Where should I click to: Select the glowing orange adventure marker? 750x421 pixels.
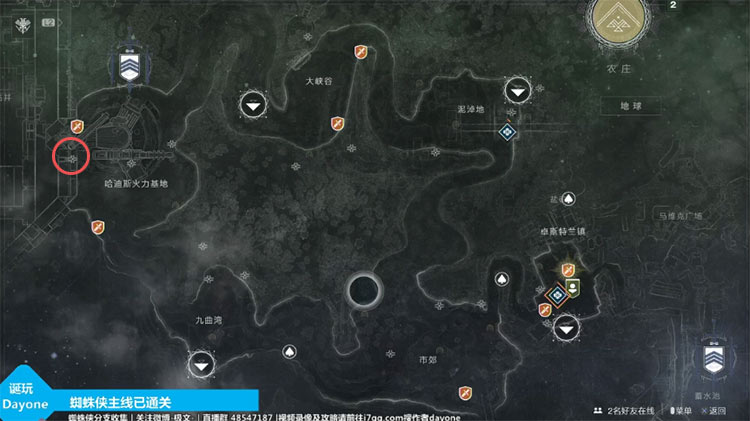tap(567, 270)
